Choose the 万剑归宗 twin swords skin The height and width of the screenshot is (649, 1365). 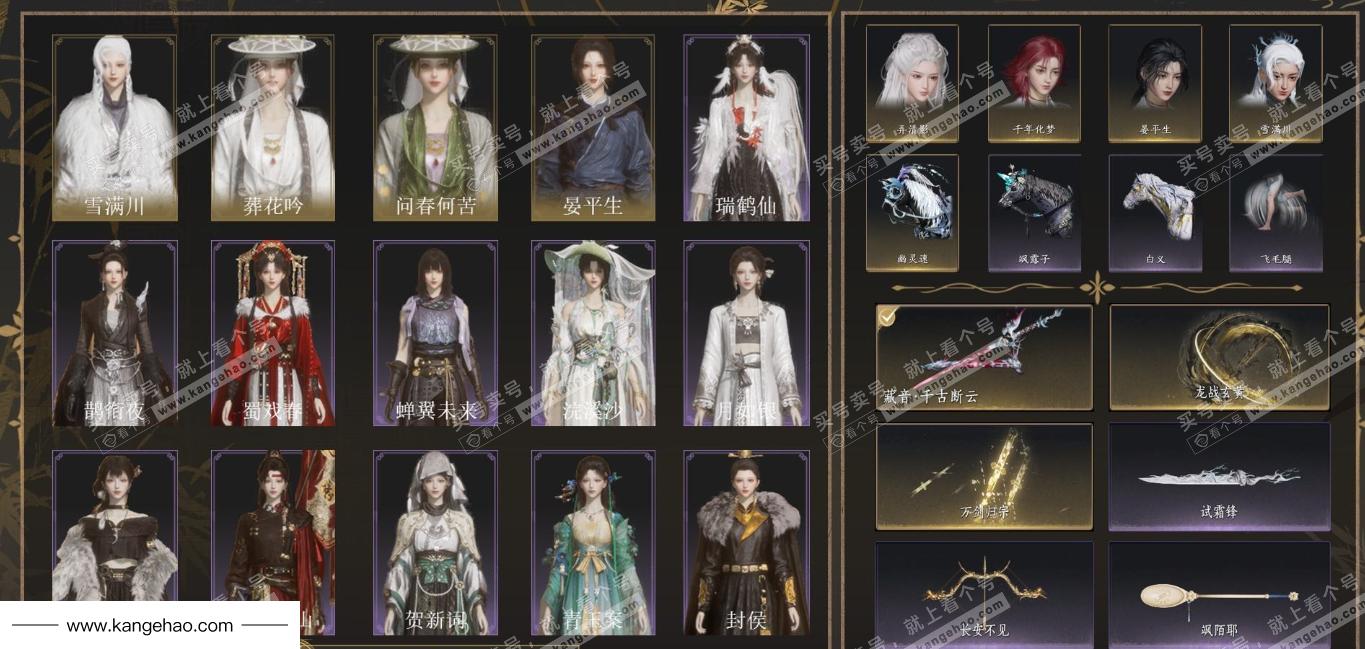pos(984,476)
